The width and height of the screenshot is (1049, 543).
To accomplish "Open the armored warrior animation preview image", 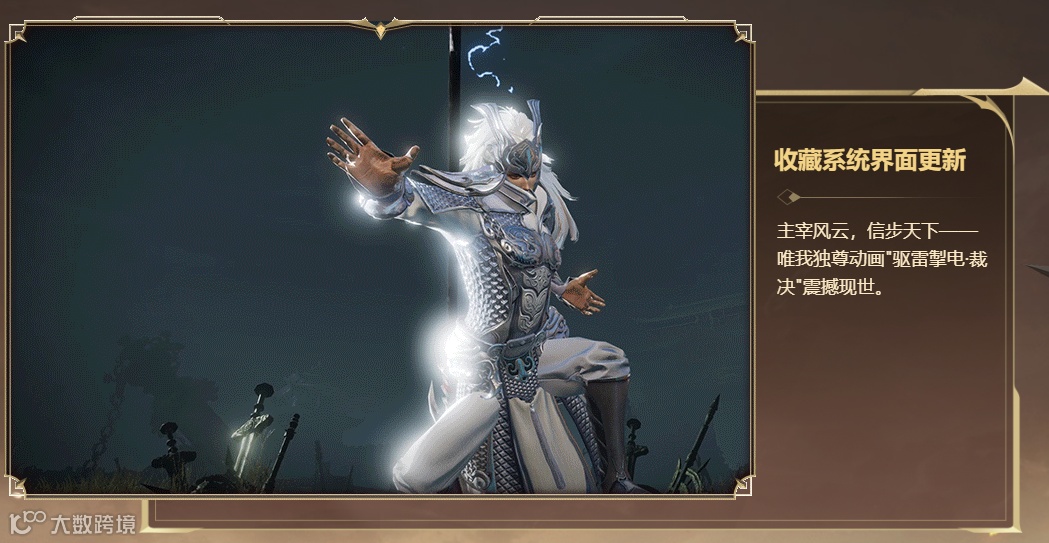I will (380, 260).
